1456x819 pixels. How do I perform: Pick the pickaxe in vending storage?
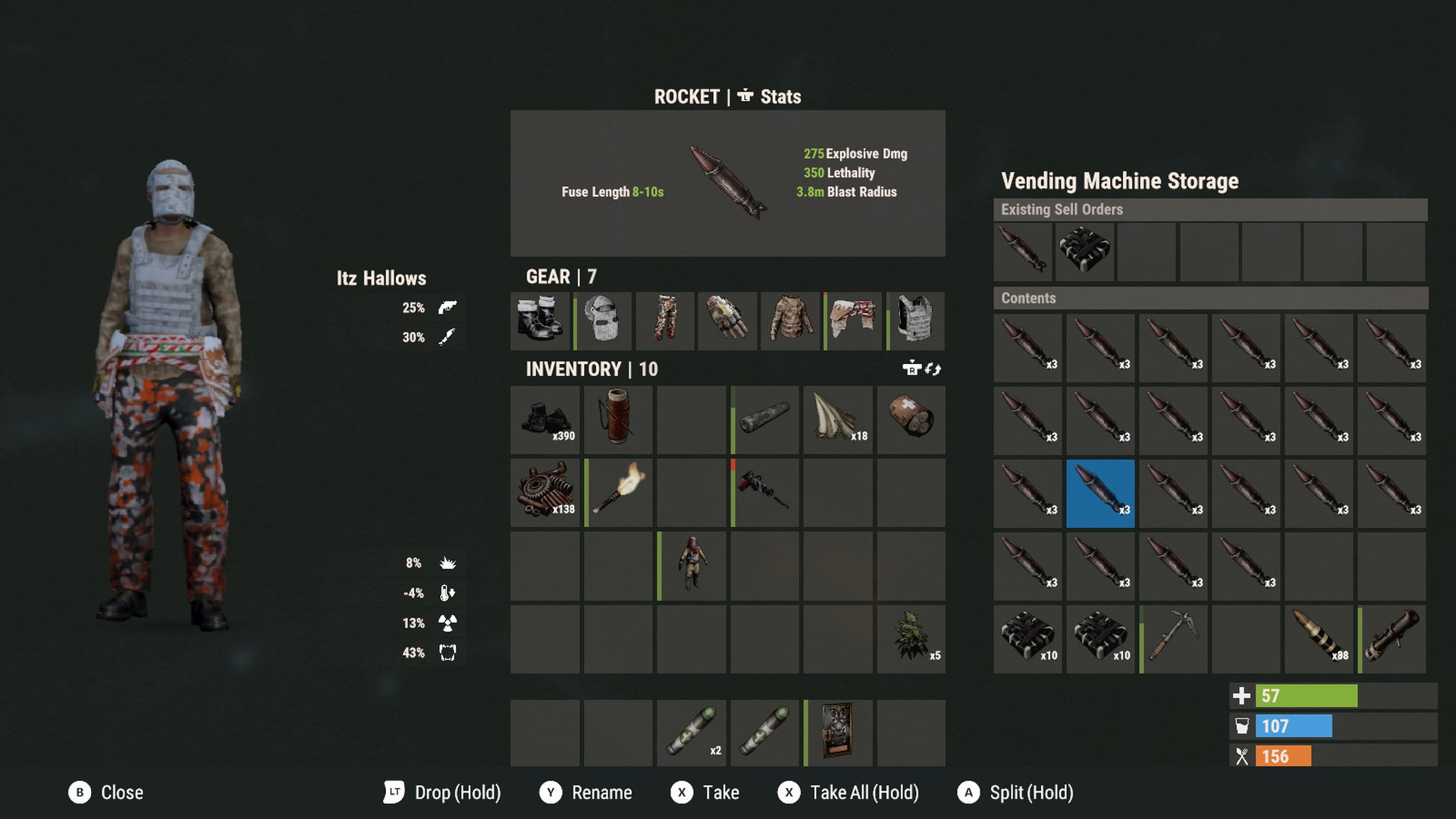pos(1173,639)
